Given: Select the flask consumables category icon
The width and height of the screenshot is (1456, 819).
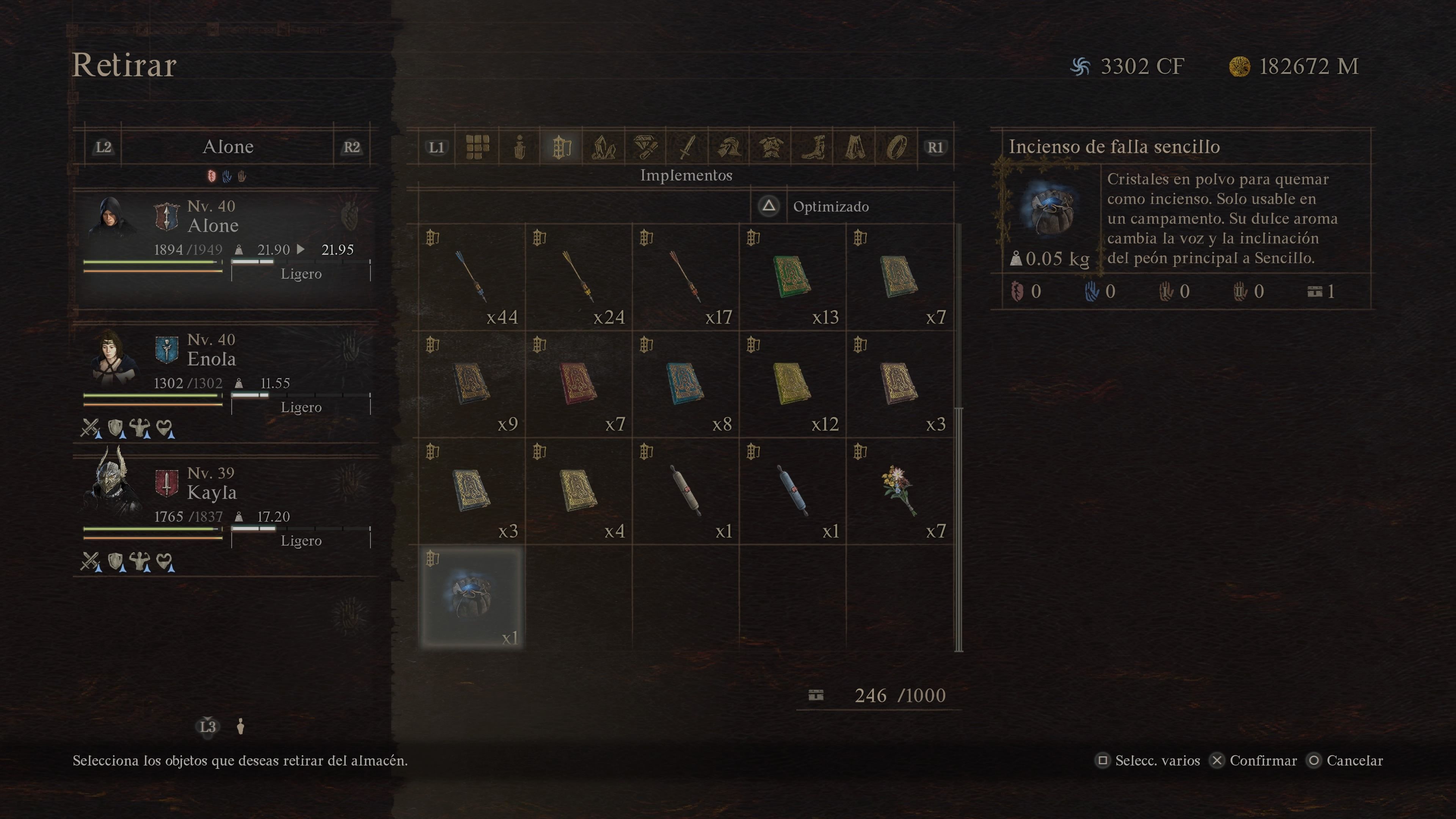Looking at the screenshot, I should (x=521, y=147).
